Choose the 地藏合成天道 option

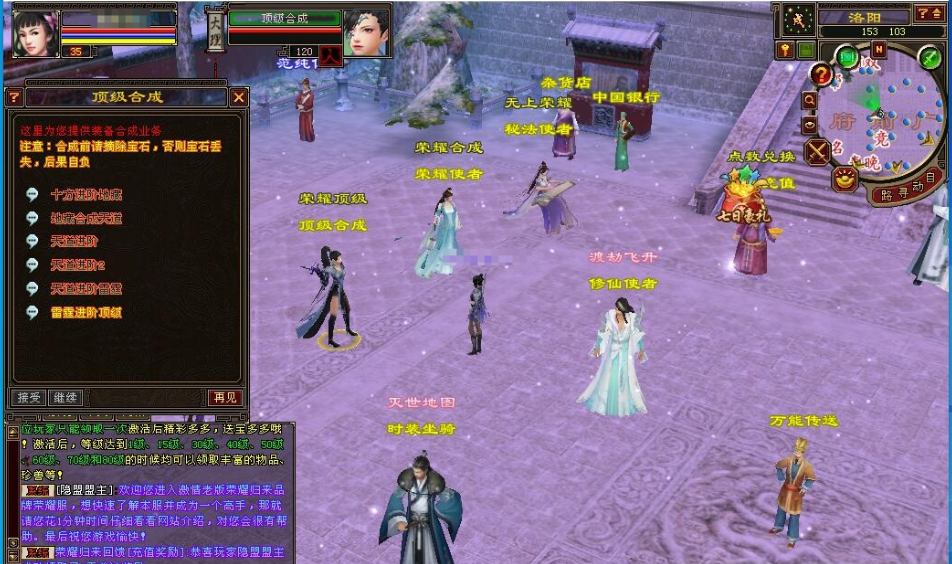pyautogui.click(x=86, y=218)
